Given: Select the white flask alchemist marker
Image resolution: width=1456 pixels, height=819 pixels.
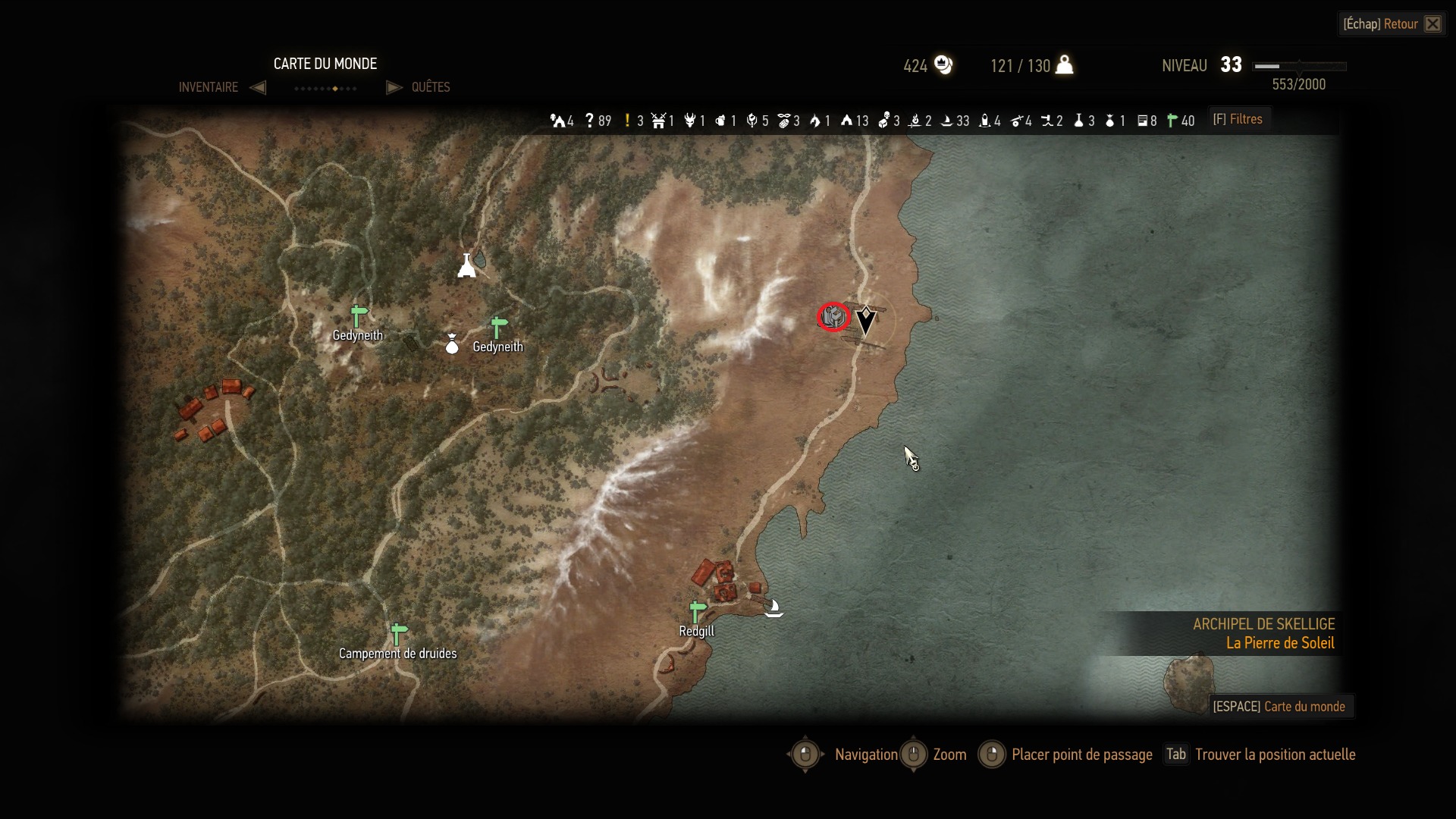Looking at the screenshot, I should point(466,265).
